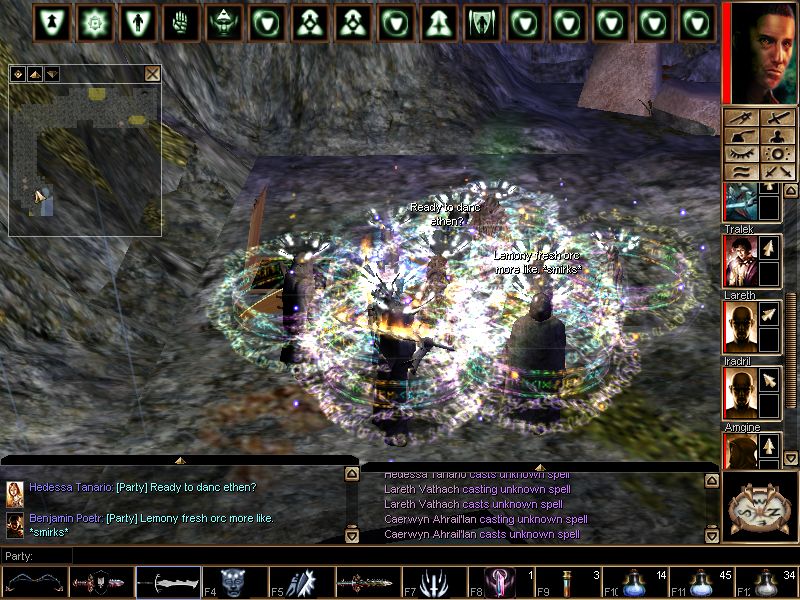The height and width of the screenshot is (600, 800).
Task: Click the Party chat input line
Action: (x=200, y=555)
